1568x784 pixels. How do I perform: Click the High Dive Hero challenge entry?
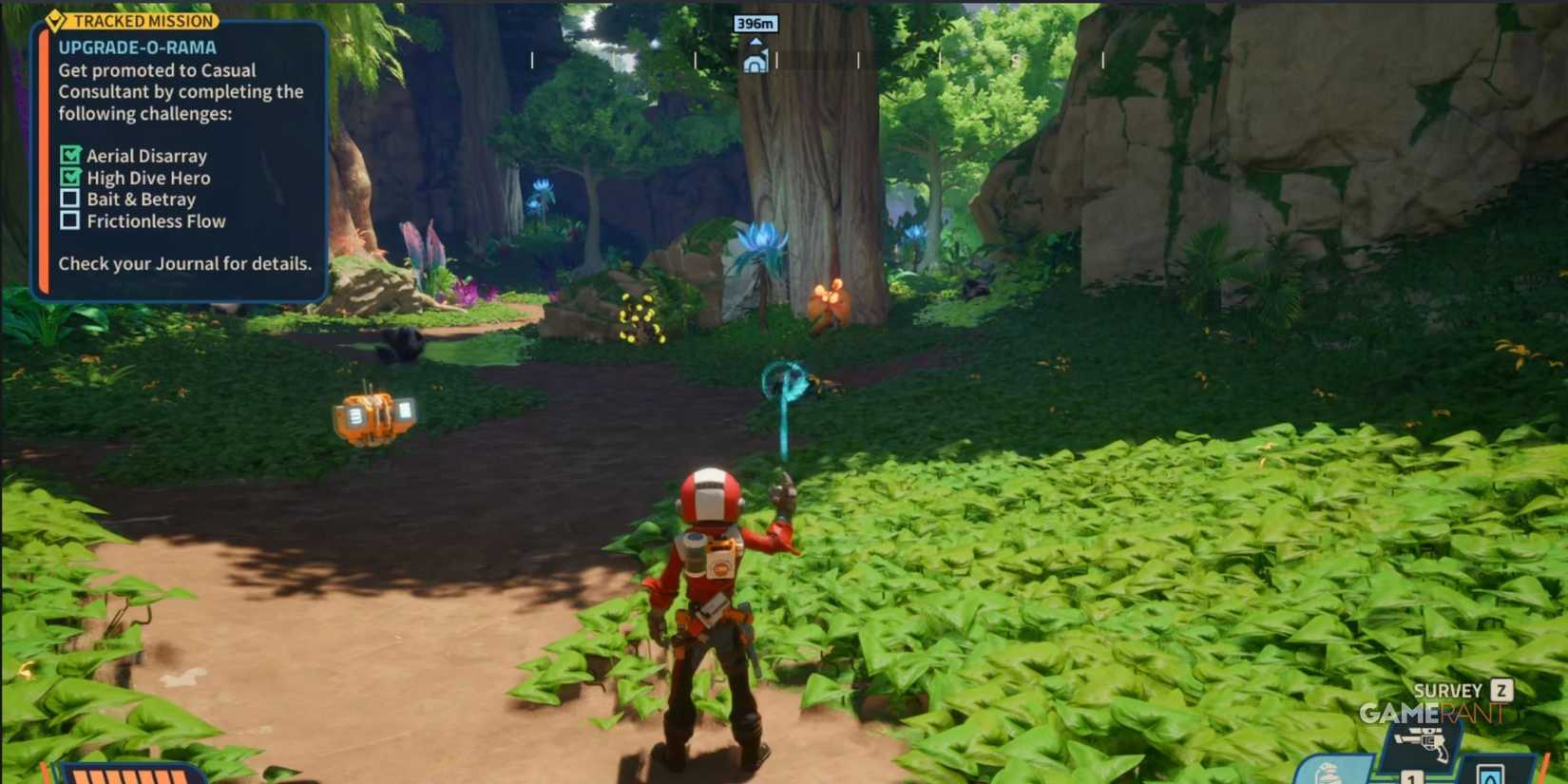tap(147, 178)
